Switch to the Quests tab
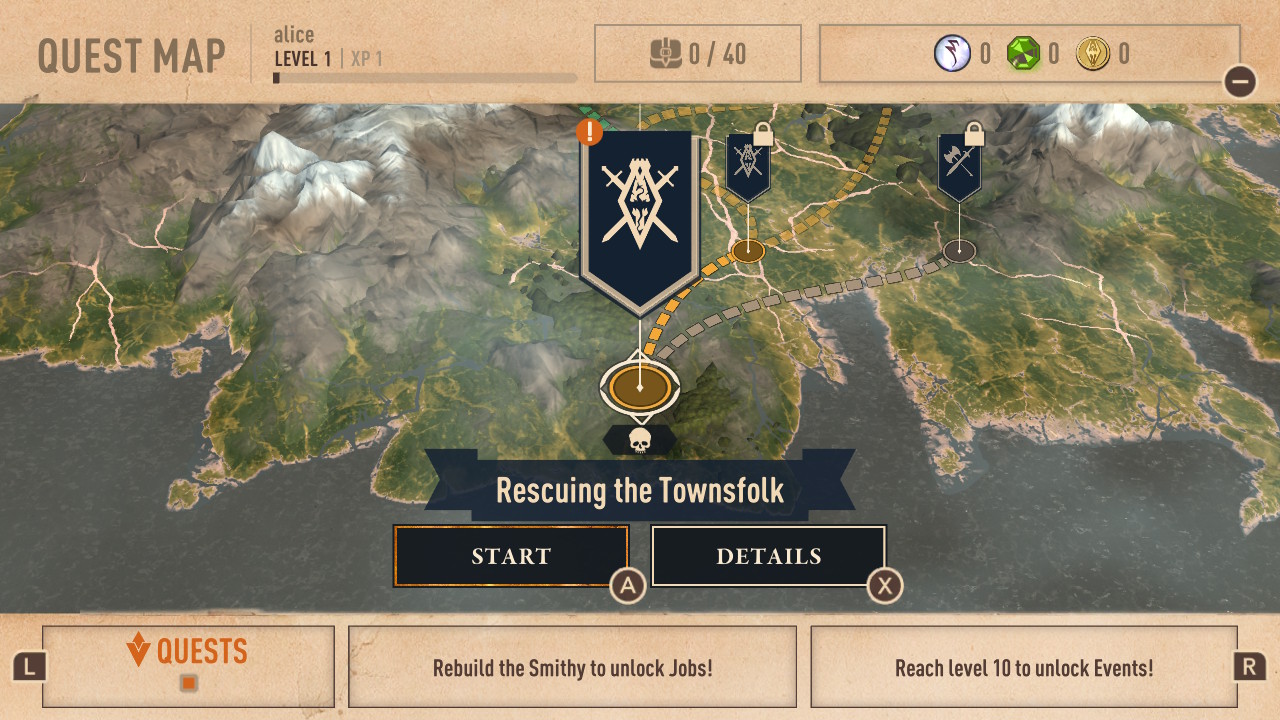1280x720 pixels. 188,665
